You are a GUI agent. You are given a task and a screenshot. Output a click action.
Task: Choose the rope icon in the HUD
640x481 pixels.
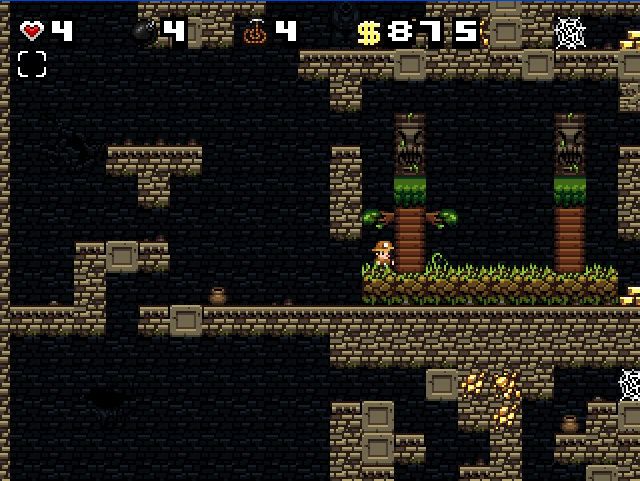pos(255,31)
